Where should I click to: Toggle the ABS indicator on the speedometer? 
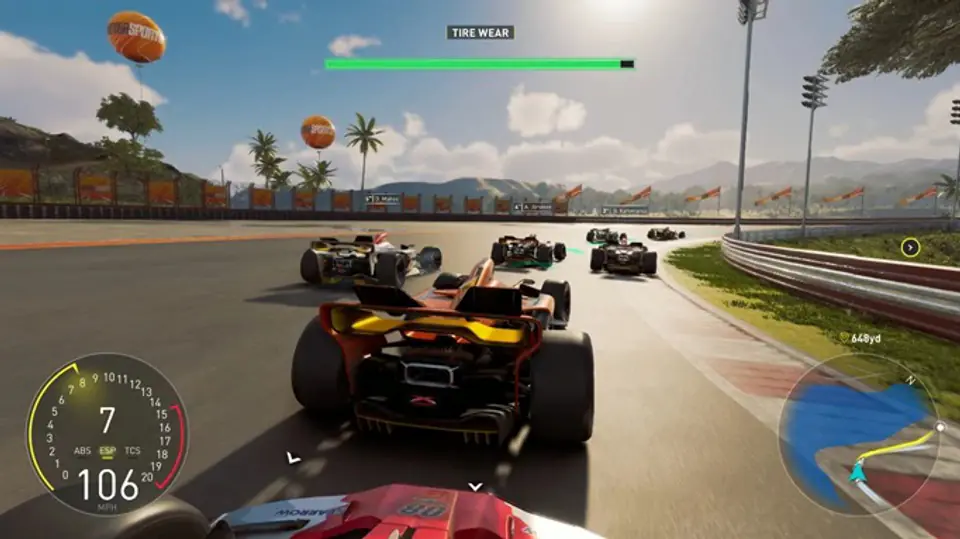pos(82,451)
